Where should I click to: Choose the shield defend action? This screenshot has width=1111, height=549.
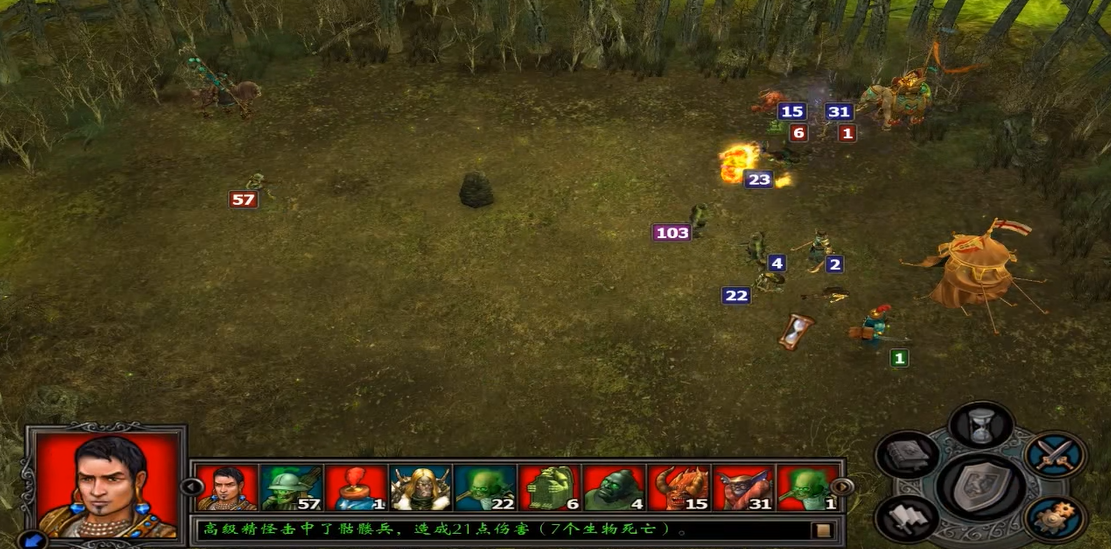pyautogui.click(x=979, y=487)
